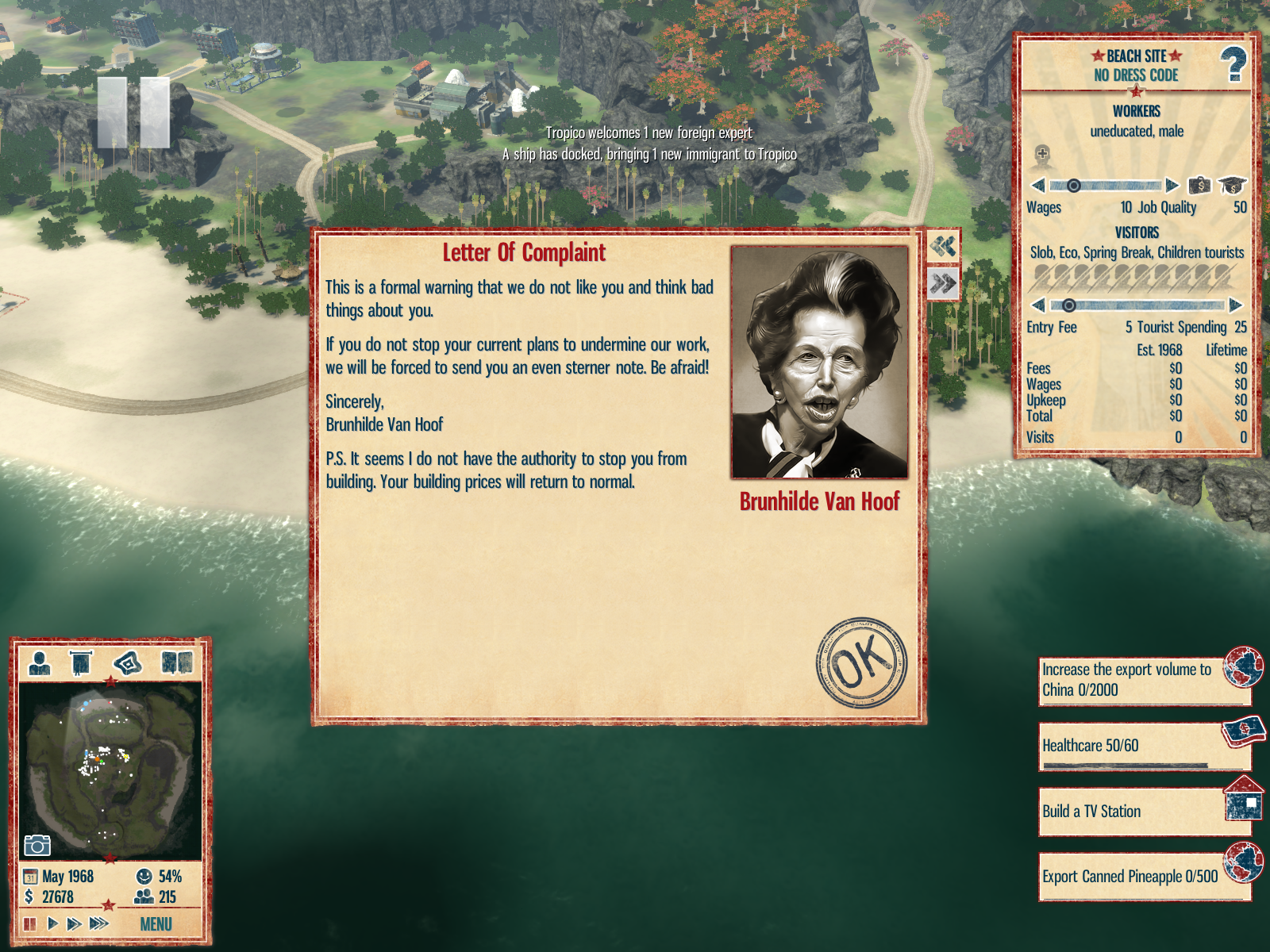Screen dimensions: 1270x952
Task: Open the almanac book icon
Action: pos(176,662)
